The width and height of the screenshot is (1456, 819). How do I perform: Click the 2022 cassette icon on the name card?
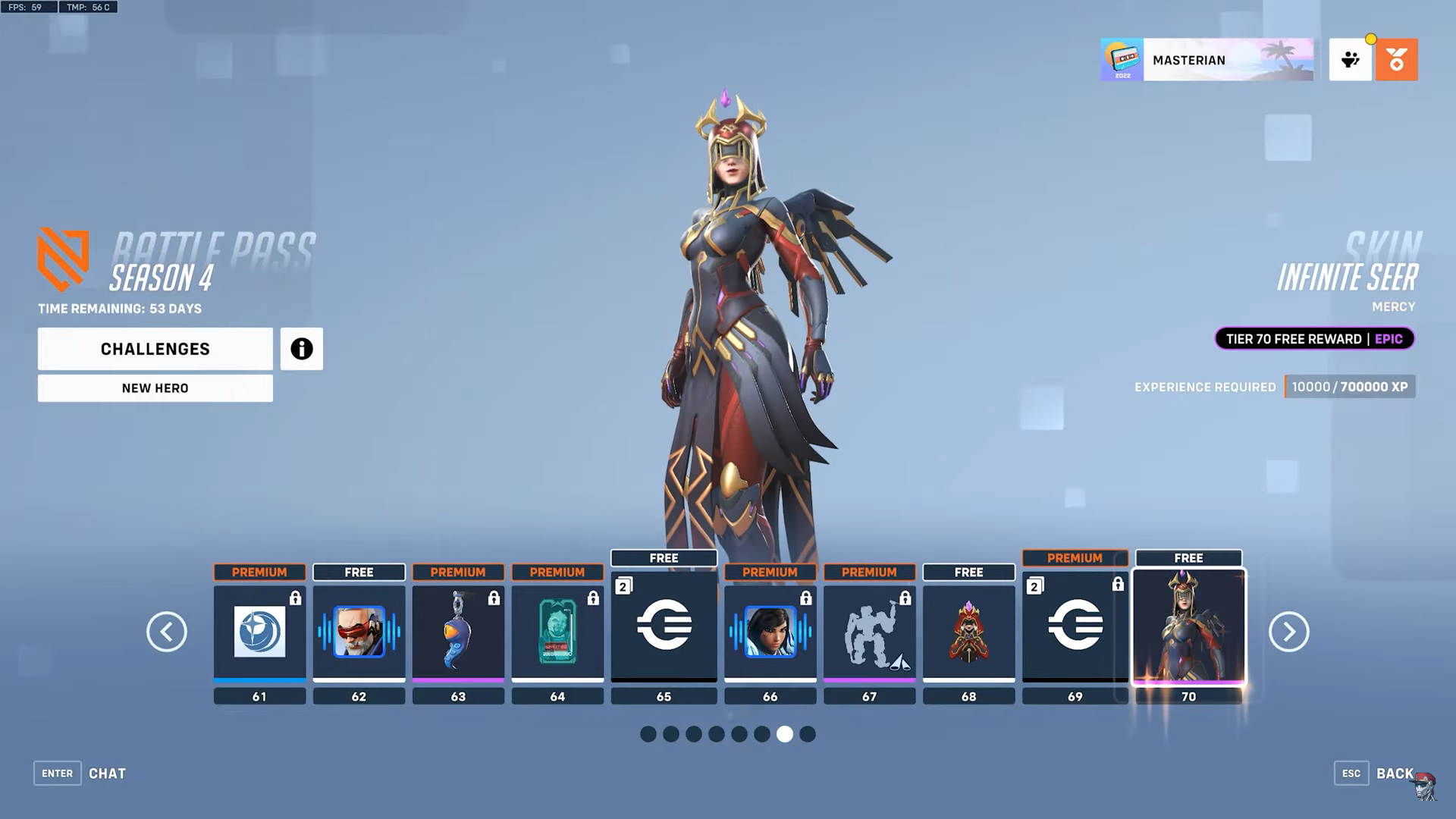pos(1122,60)
